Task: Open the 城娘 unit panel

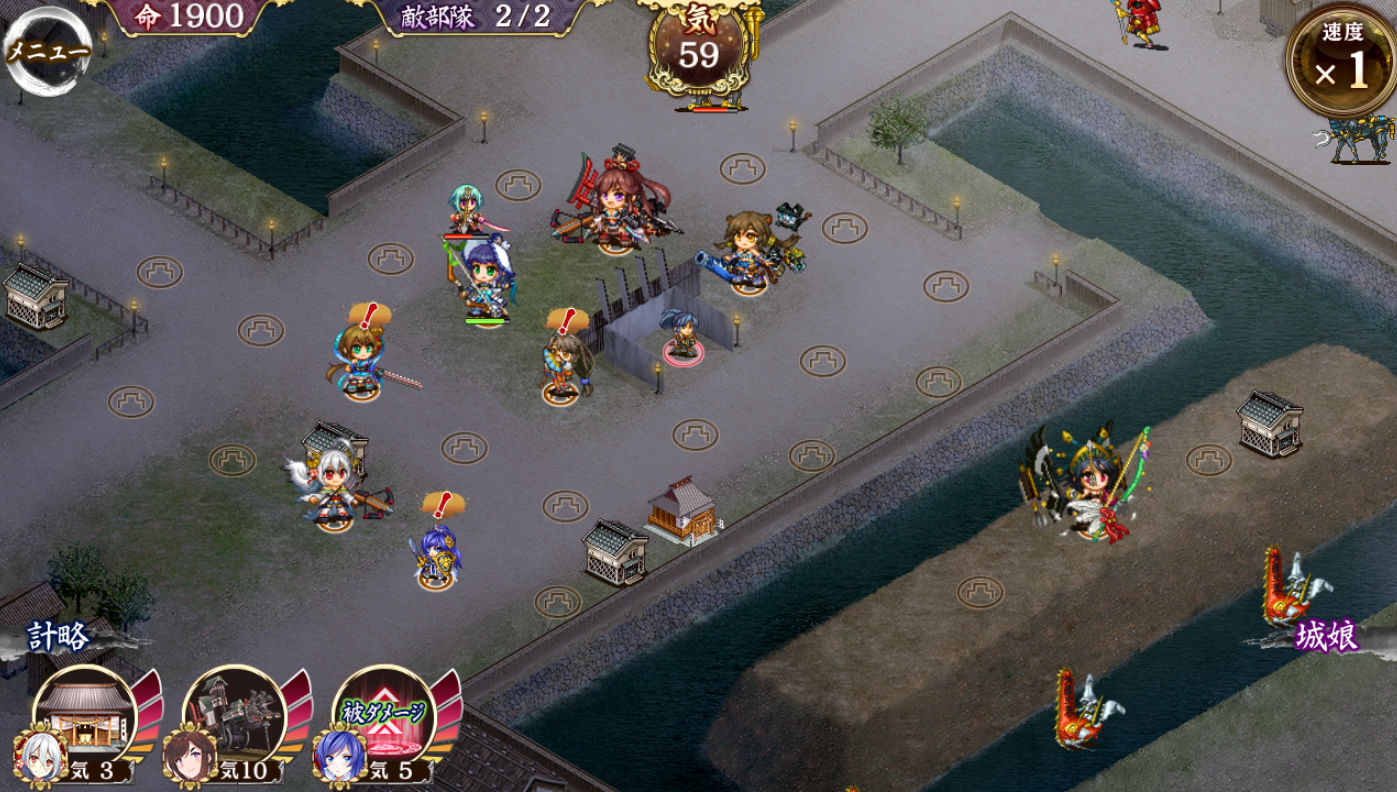Action: click(x=1325, y=636)
